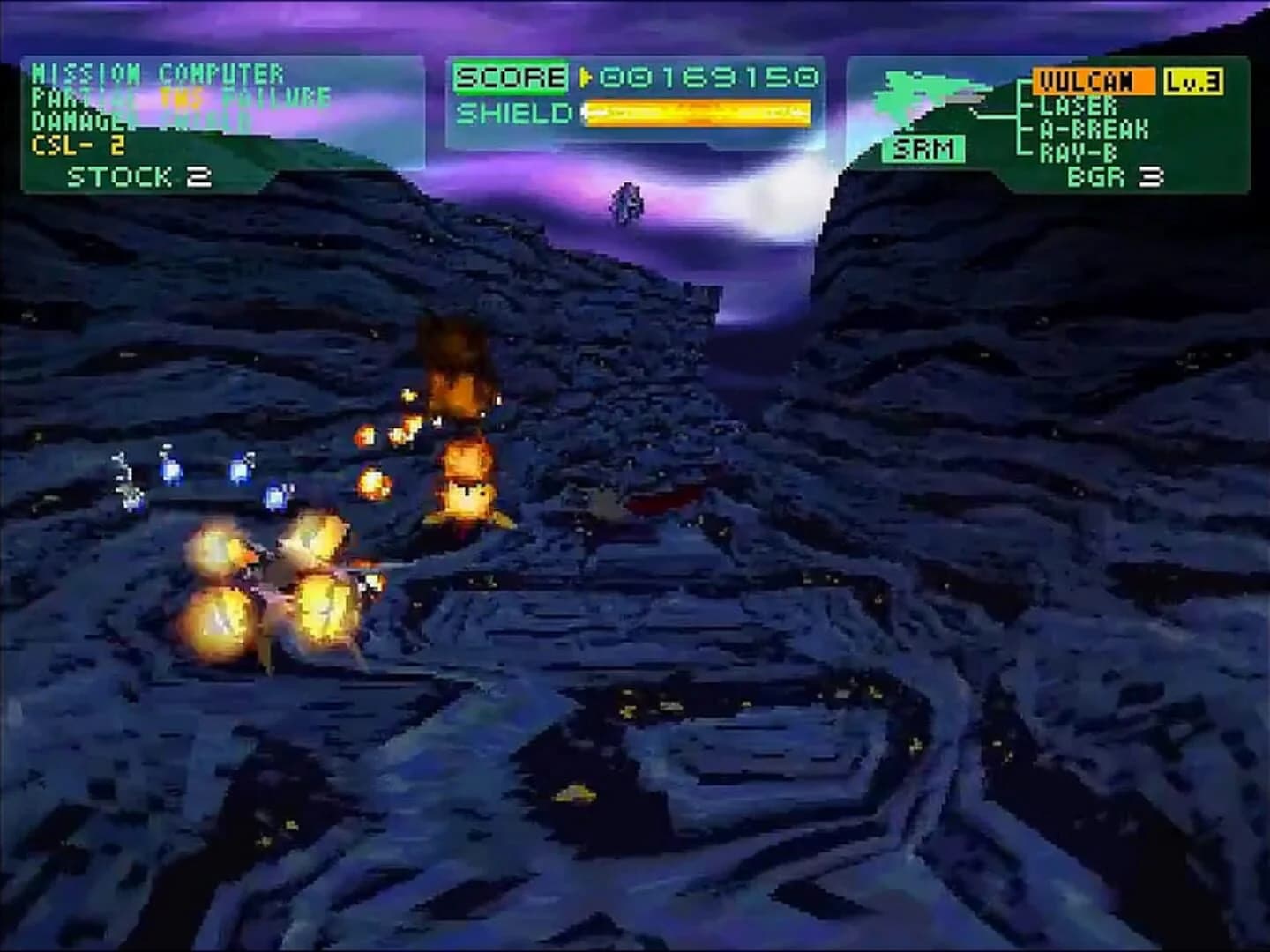
Task: Select the LASER weapon entry
Action: (x=1078, y=107)
